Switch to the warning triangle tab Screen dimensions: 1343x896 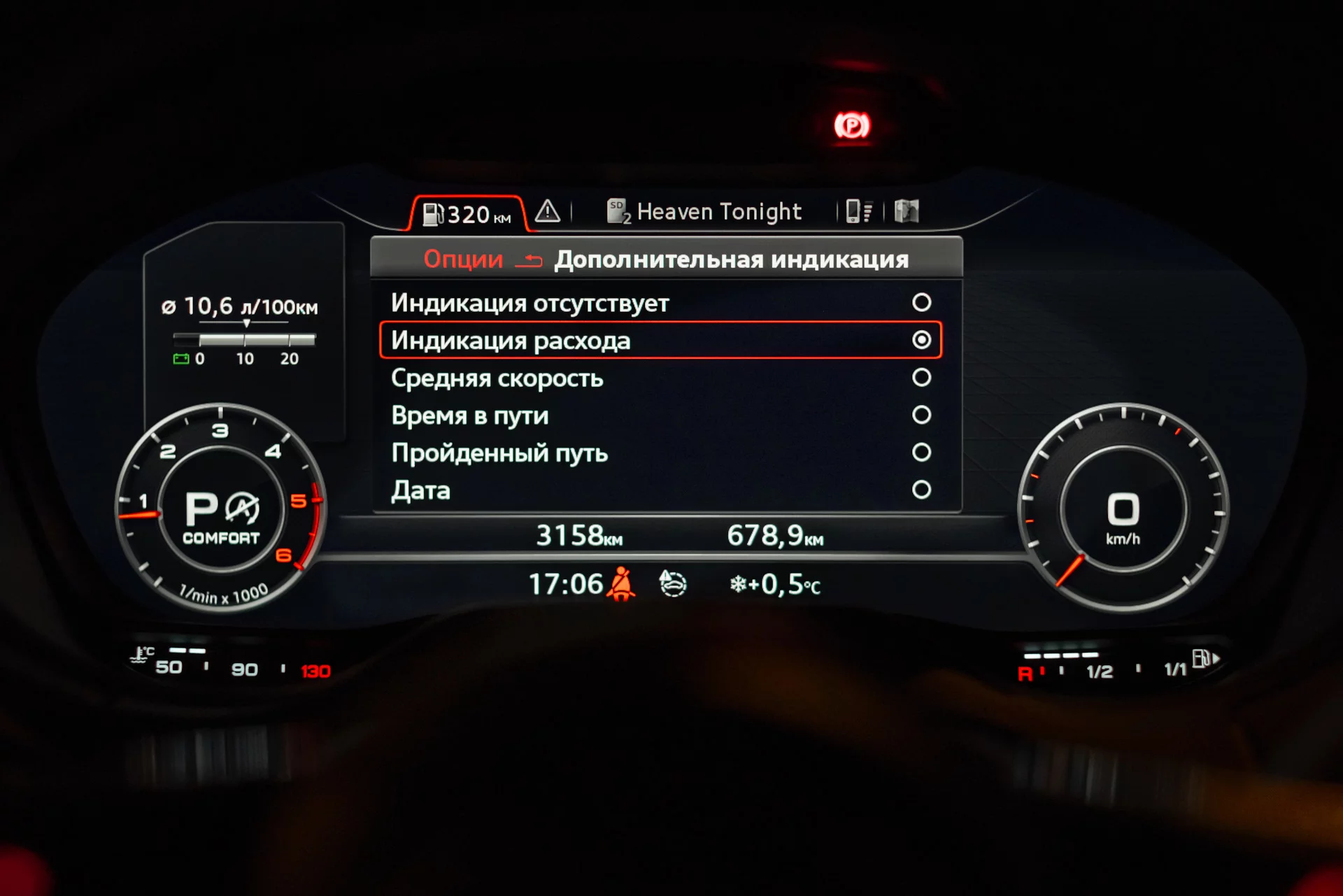(548, 211)
